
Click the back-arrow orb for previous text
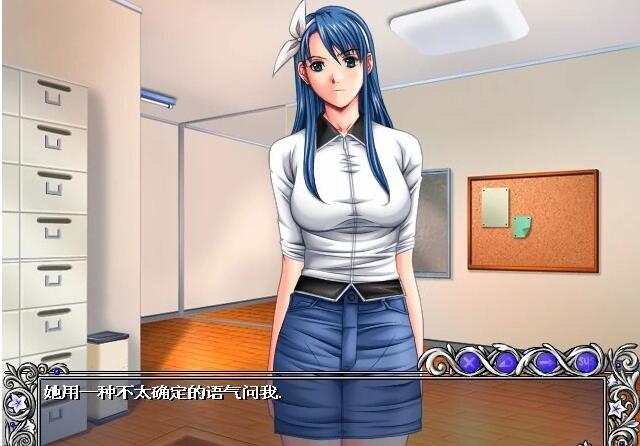(506, 360)
